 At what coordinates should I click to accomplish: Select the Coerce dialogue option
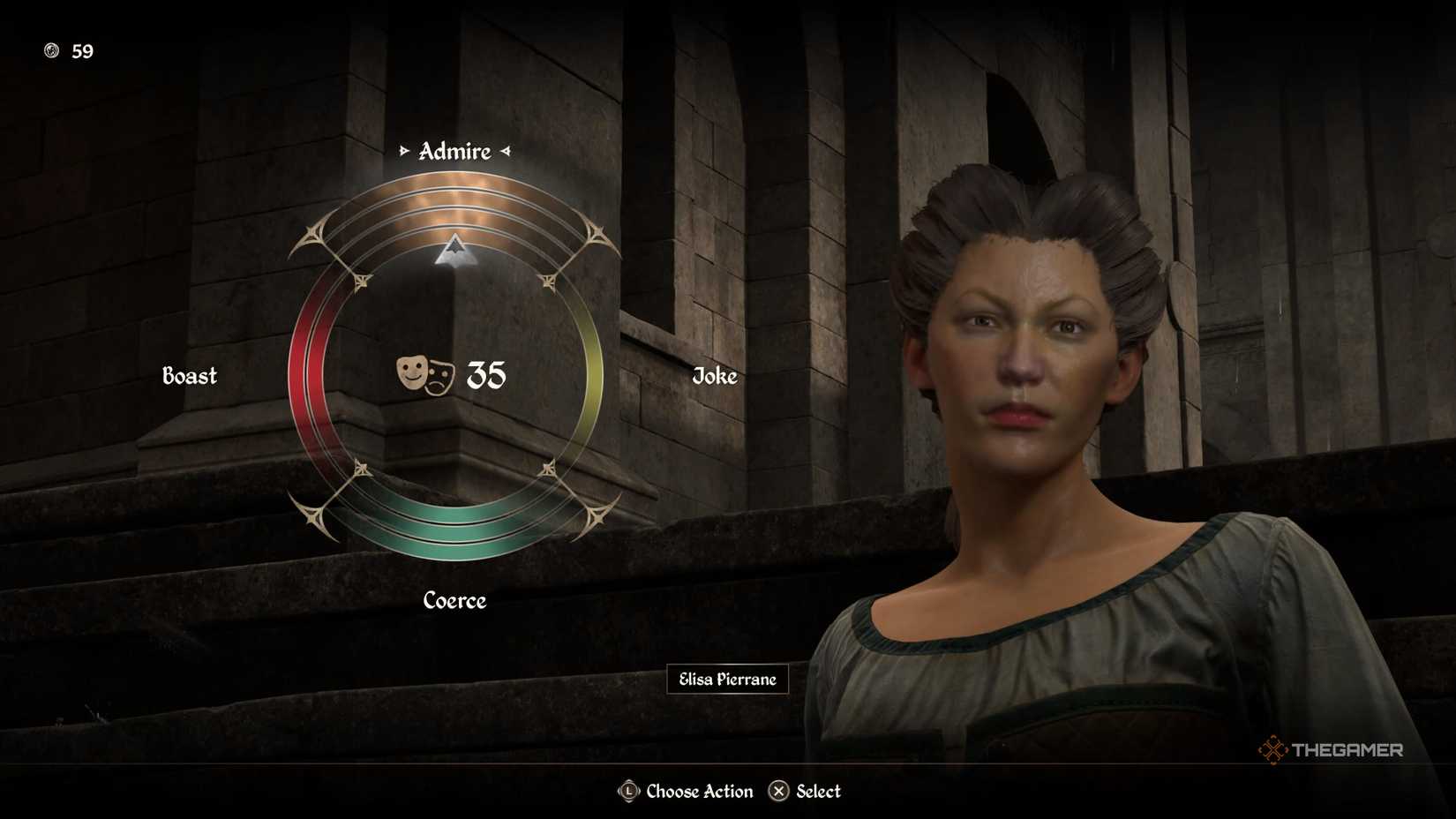coord(454,601)
